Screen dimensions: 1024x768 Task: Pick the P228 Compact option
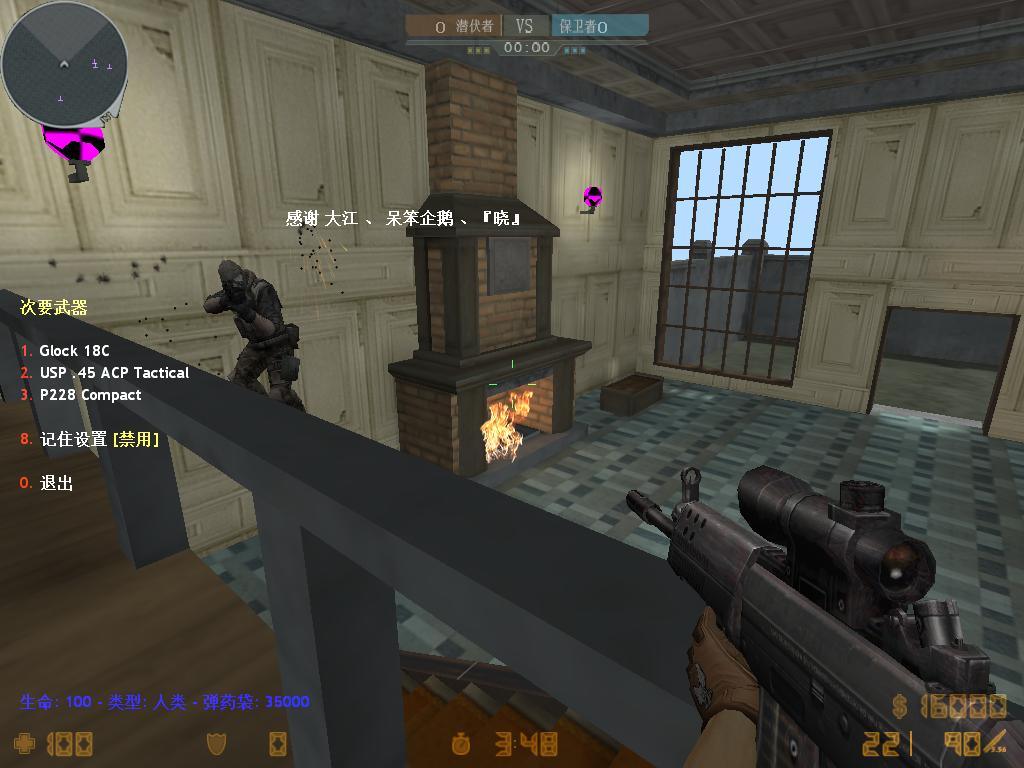(x=90, y=395)
